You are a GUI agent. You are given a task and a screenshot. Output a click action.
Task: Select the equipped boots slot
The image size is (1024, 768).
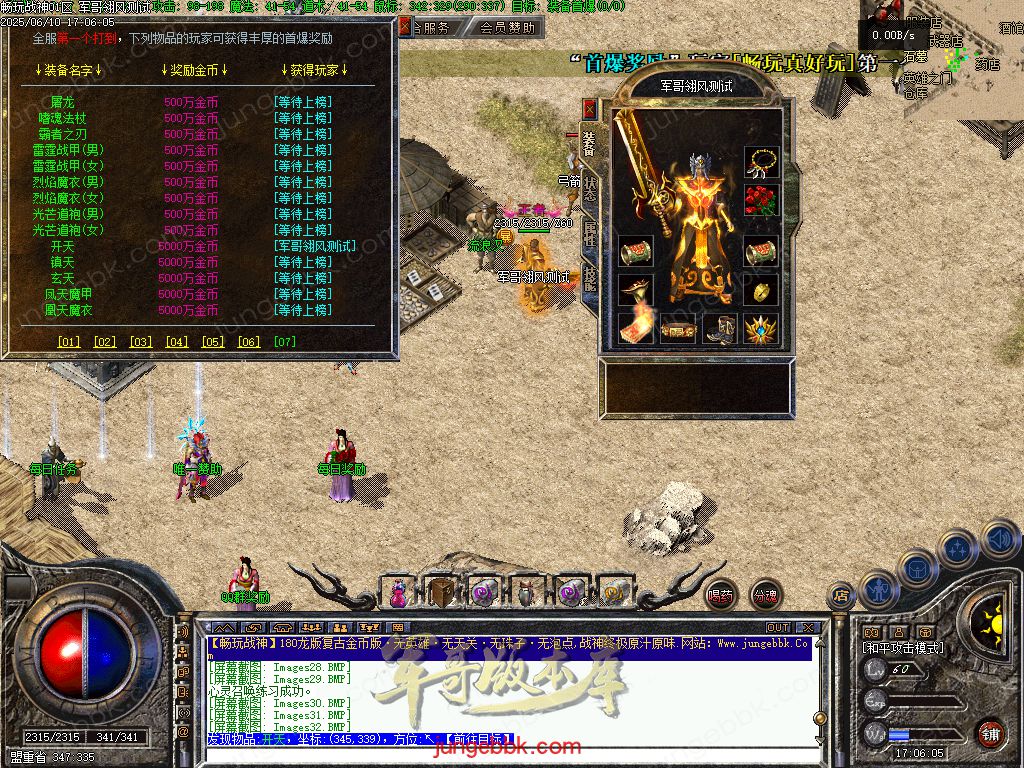point(719,328)
